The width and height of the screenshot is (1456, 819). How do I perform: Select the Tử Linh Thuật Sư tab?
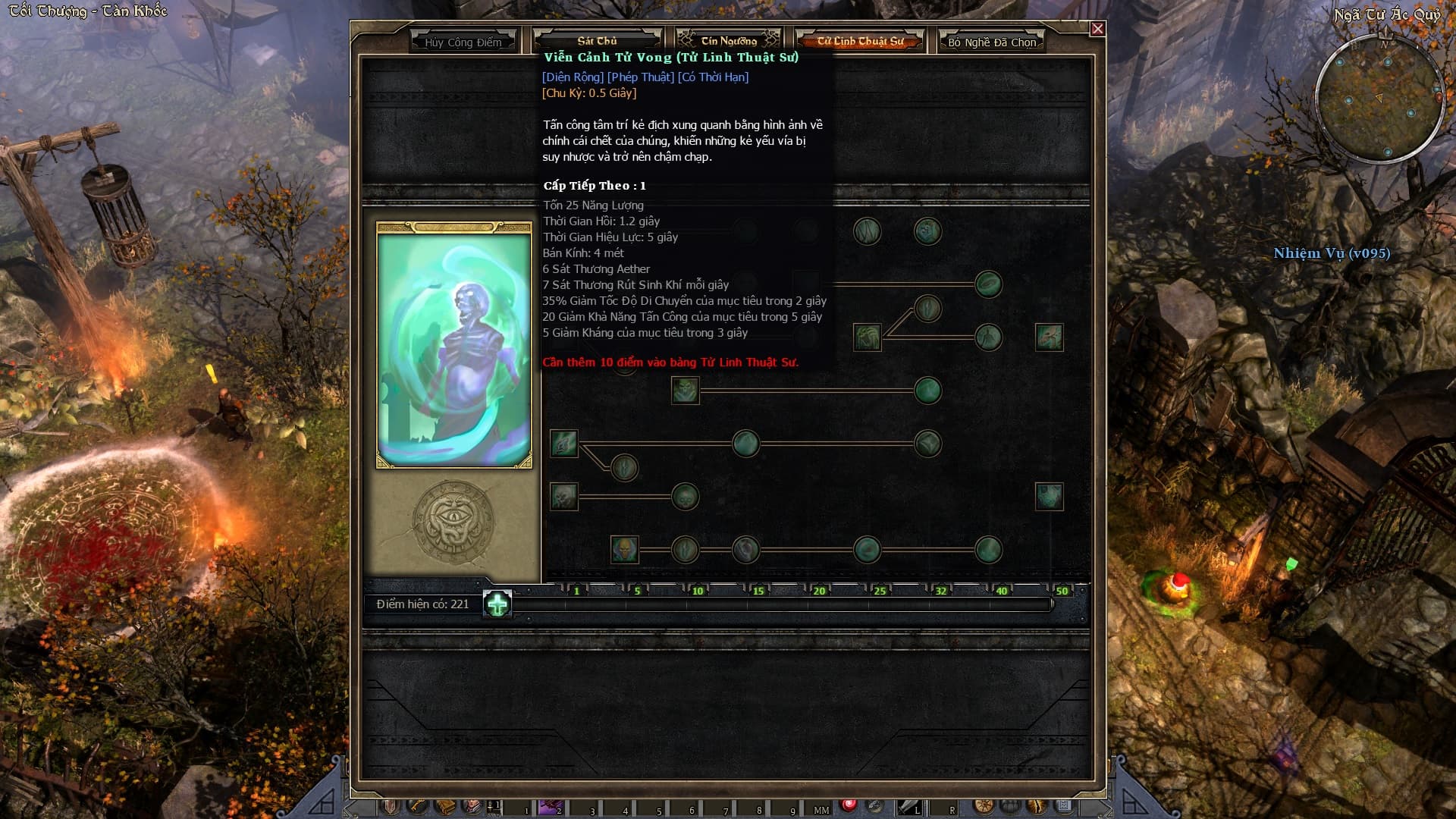(860, 41)
